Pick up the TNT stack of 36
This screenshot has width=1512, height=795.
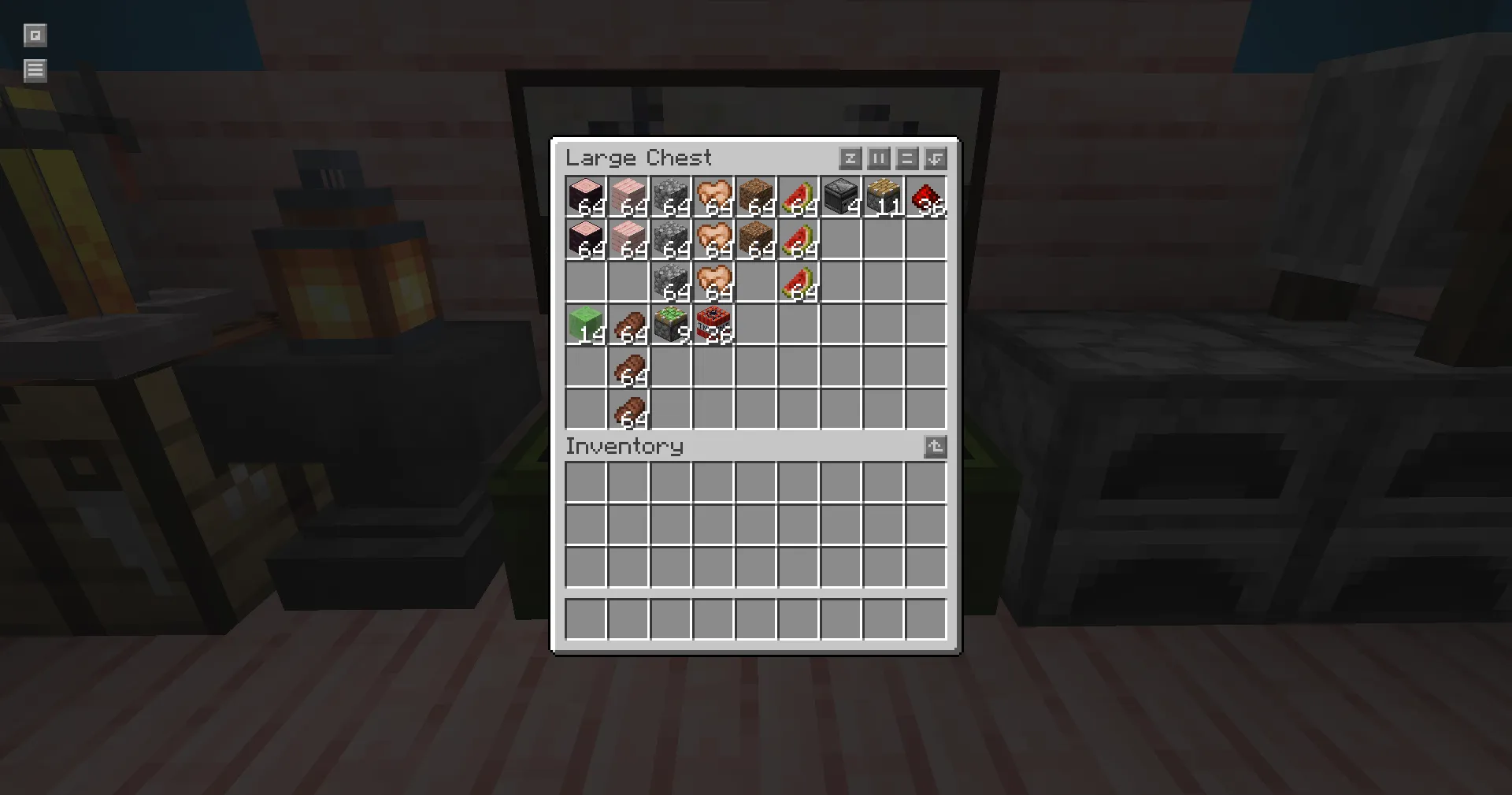pyautogui.click(x=713, y=326)
